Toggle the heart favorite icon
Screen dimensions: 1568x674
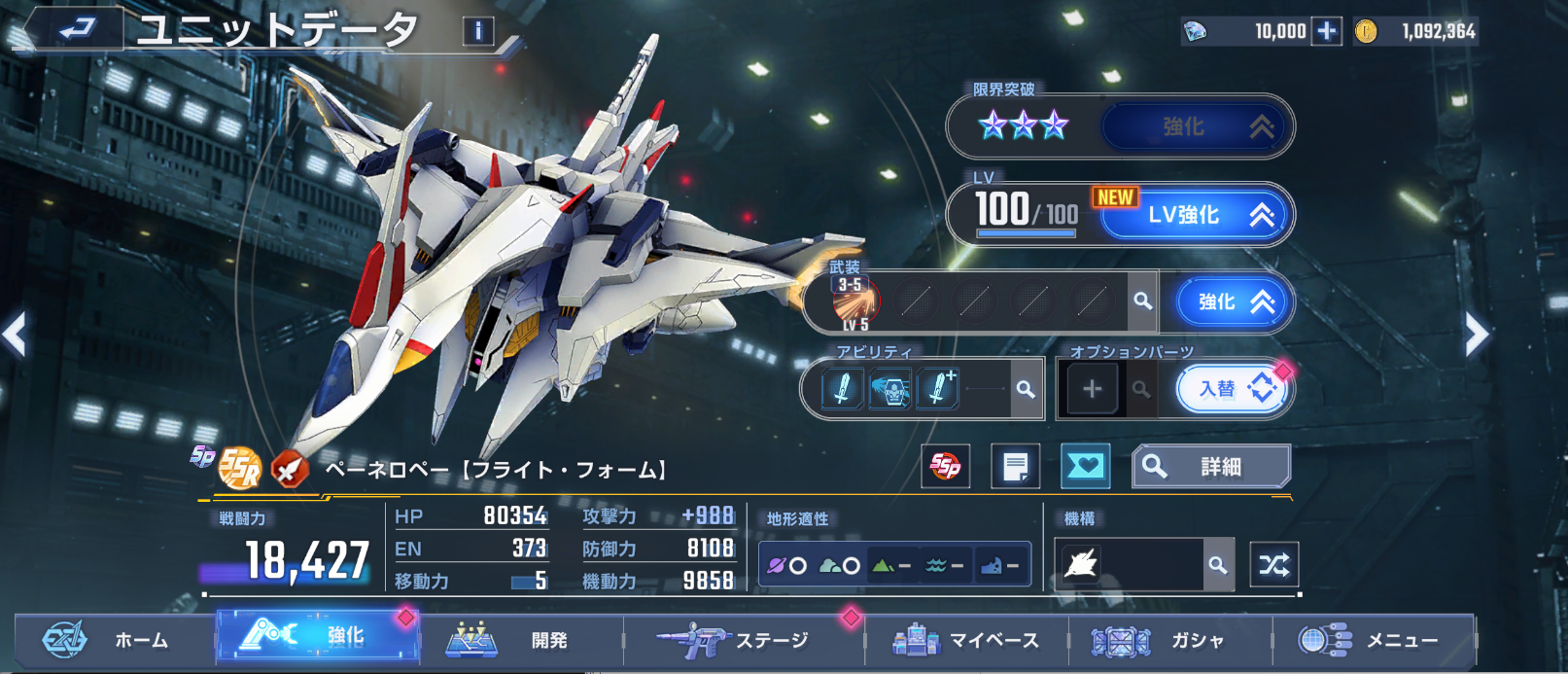(1084, 467)
